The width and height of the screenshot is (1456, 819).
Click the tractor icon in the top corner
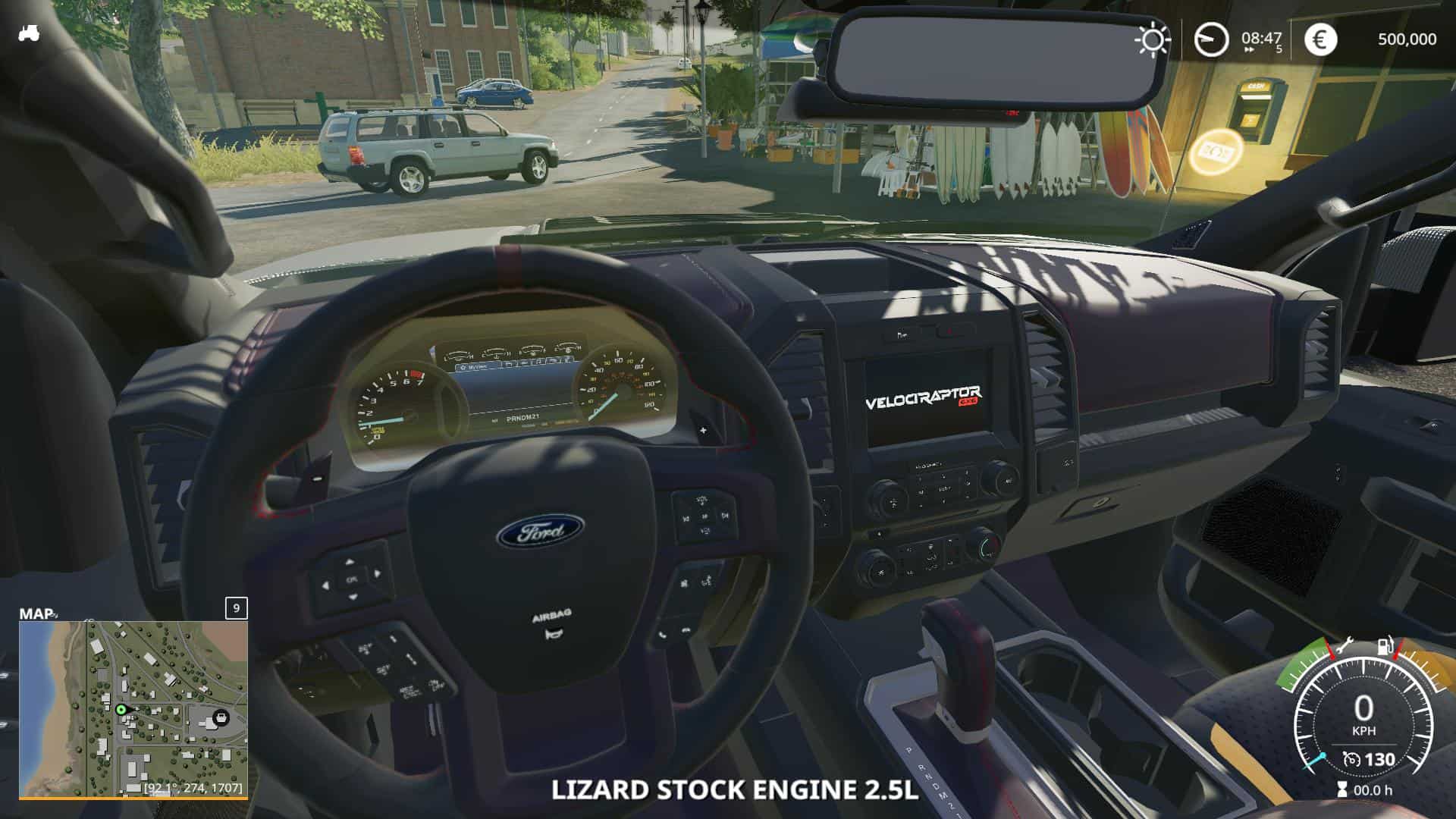click(30, 33)
